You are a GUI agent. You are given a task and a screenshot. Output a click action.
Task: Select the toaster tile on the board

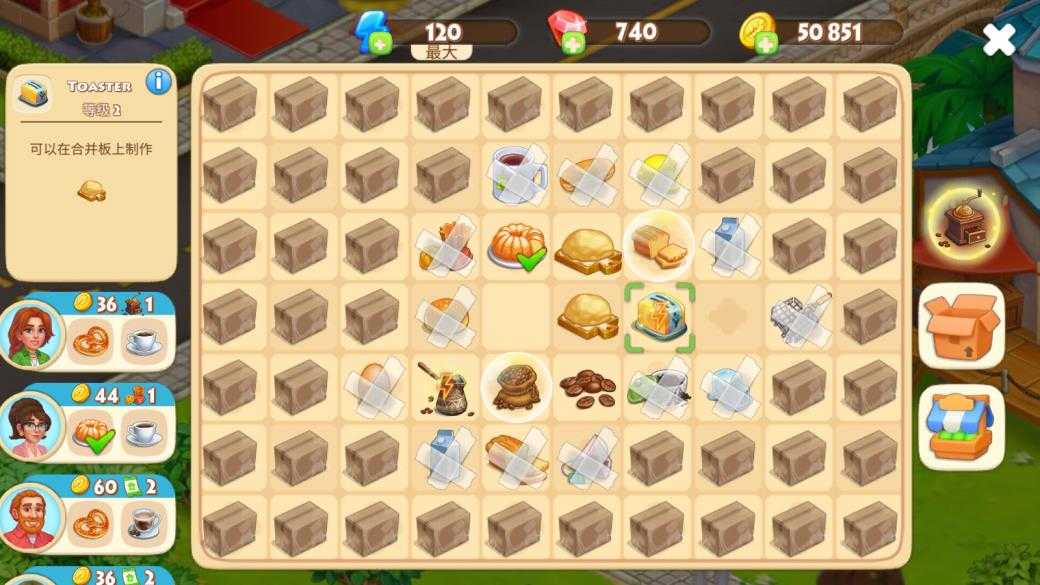point(659,317)
